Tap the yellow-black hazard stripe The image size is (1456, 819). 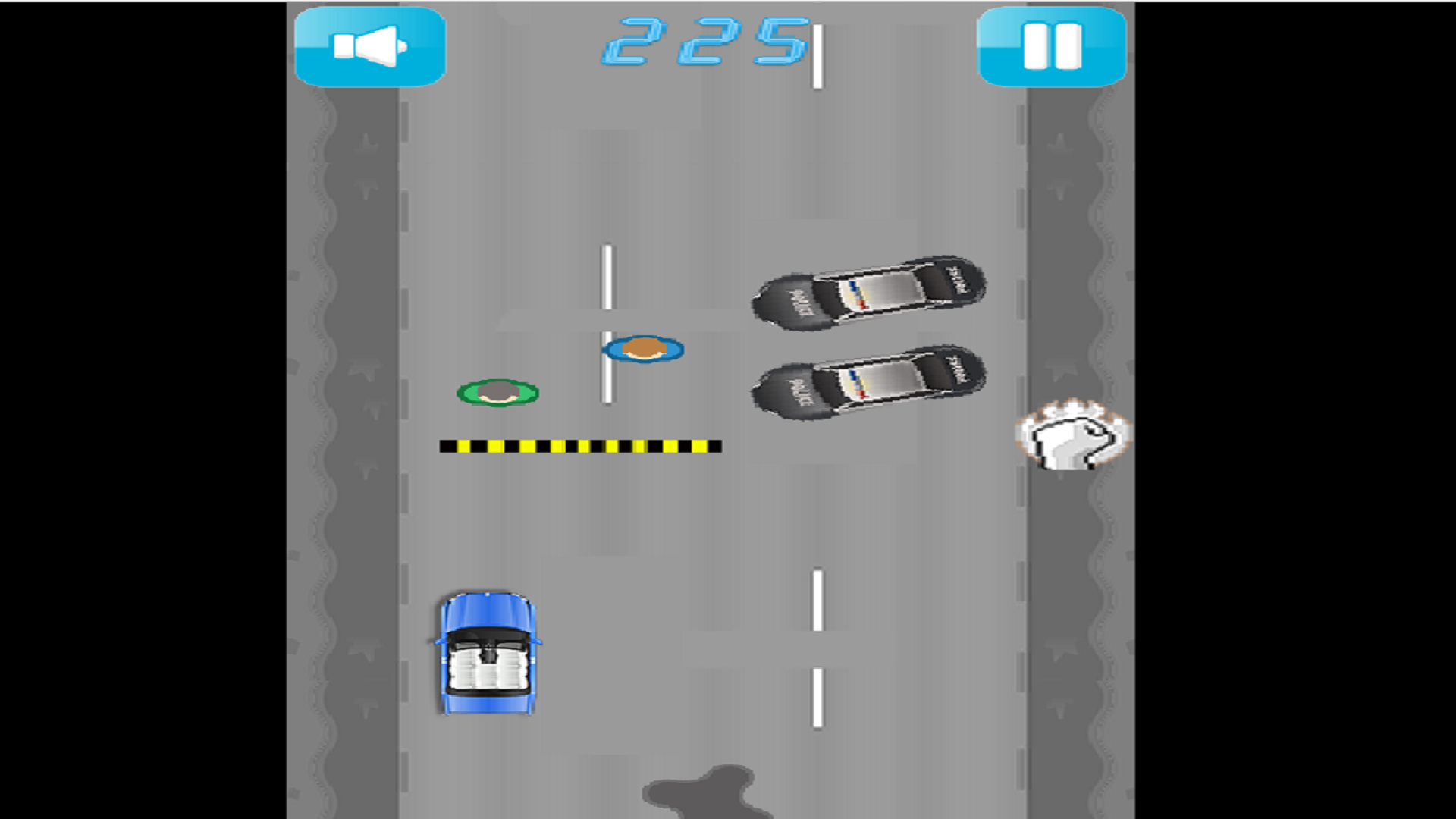click(x=580, y=445)
